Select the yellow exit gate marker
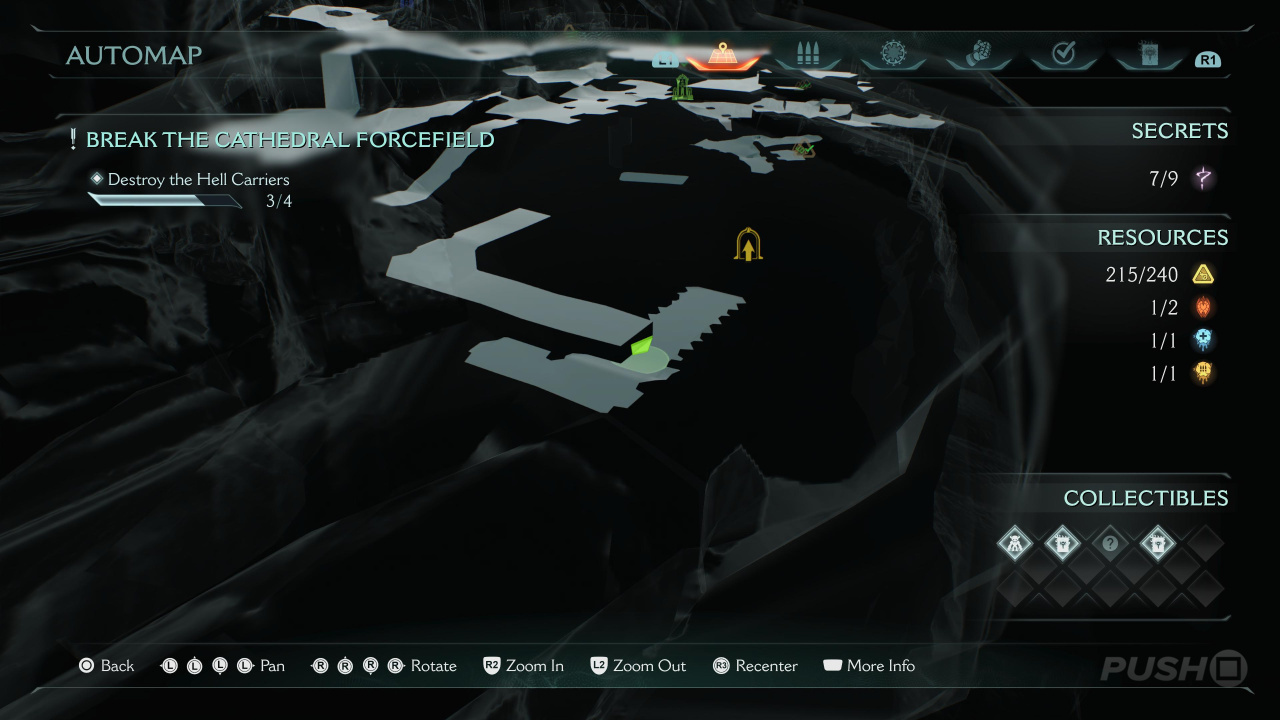 [x=748, y=245]
